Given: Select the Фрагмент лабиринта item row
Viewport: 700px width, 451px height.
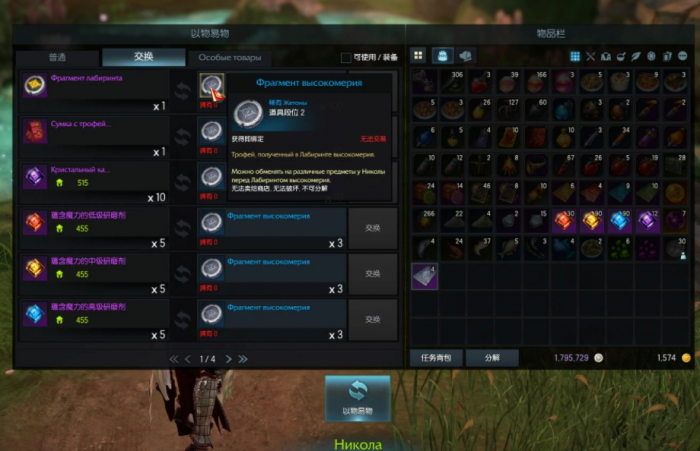Looking at the screenshot, I should pos(95,89).
